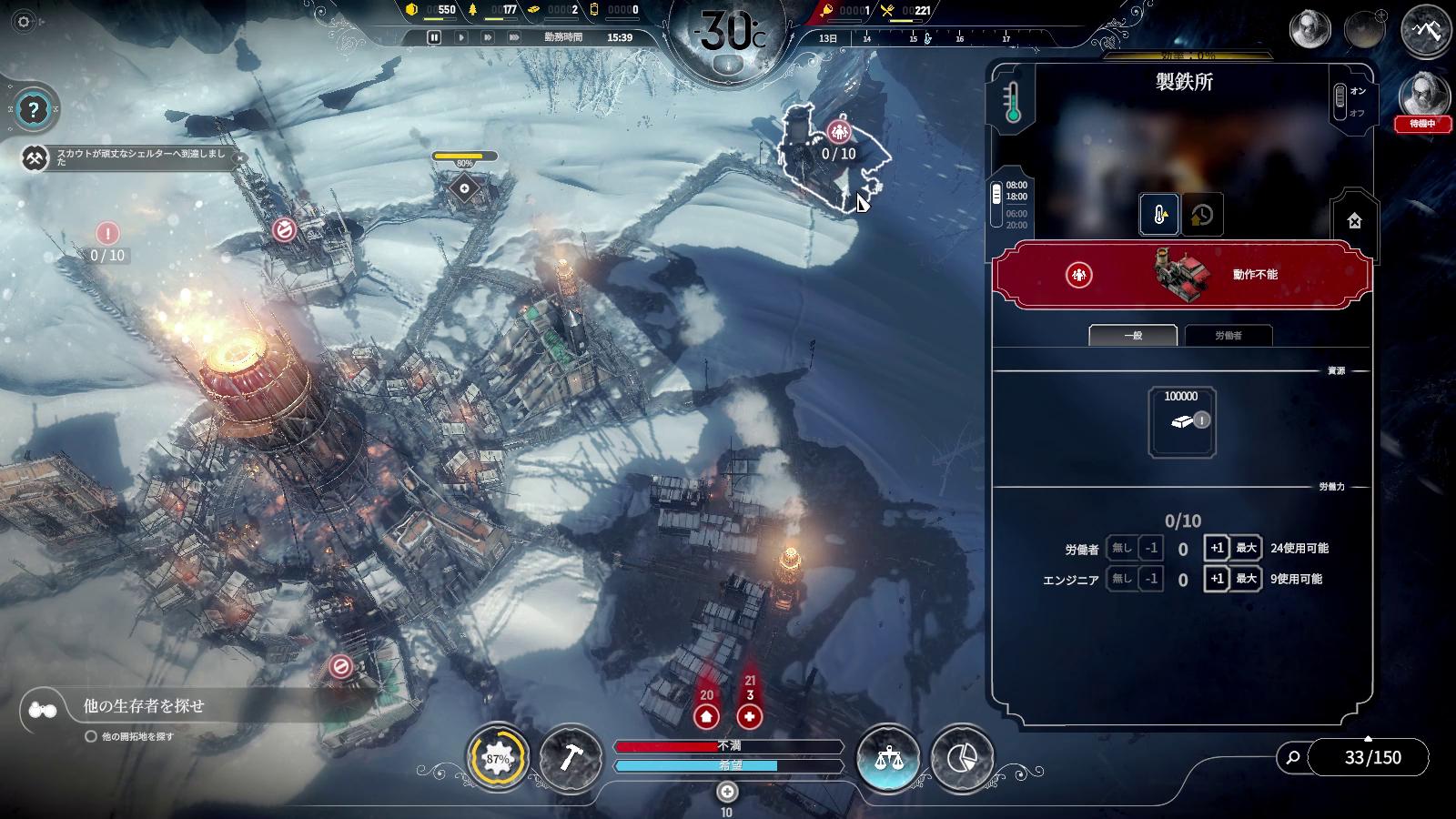Open the generator control at 87%
Viewport: 1456px width, 819px height.
[498, 758]
